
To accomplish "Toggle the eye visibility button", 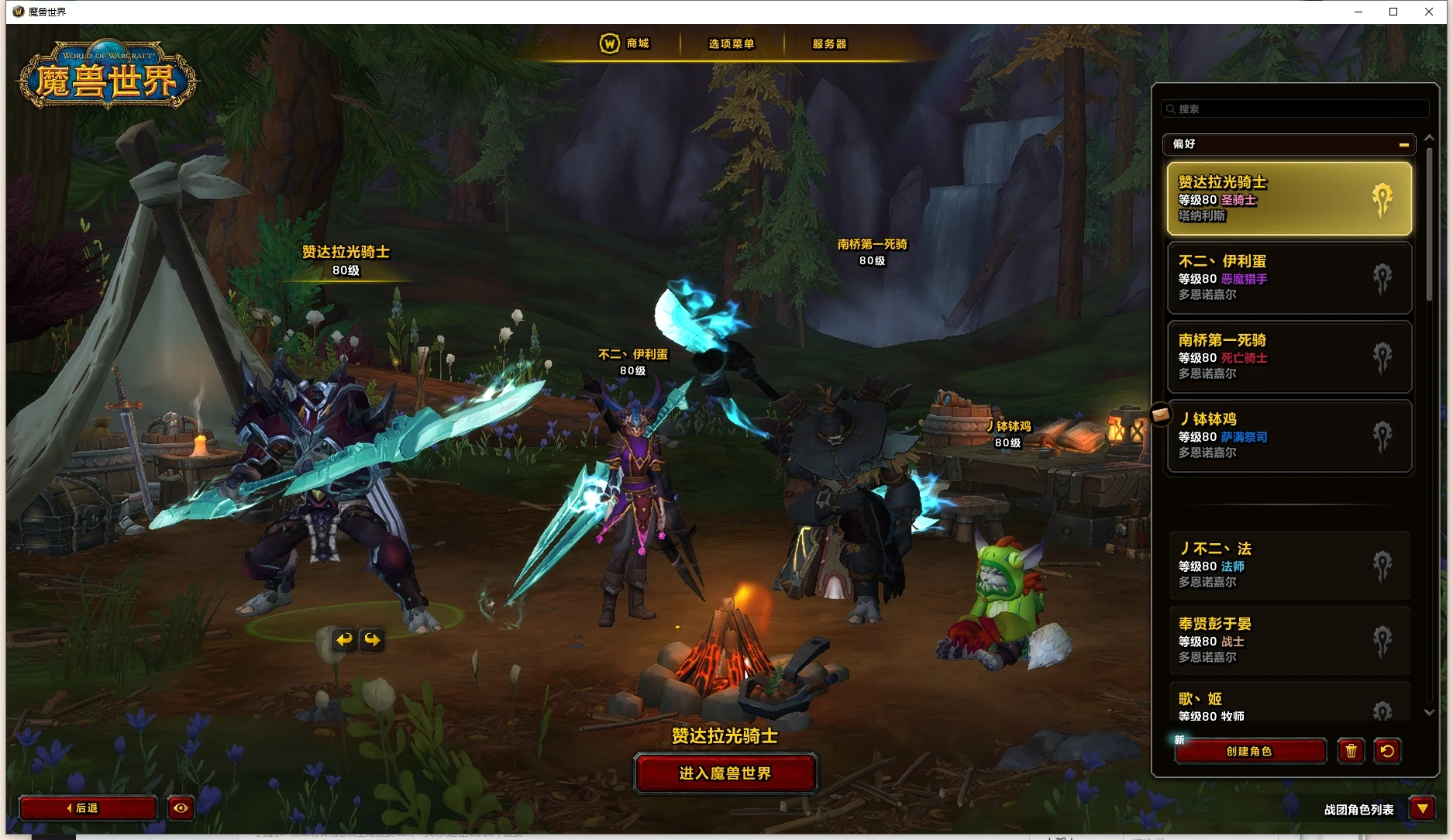I will 181,808.
